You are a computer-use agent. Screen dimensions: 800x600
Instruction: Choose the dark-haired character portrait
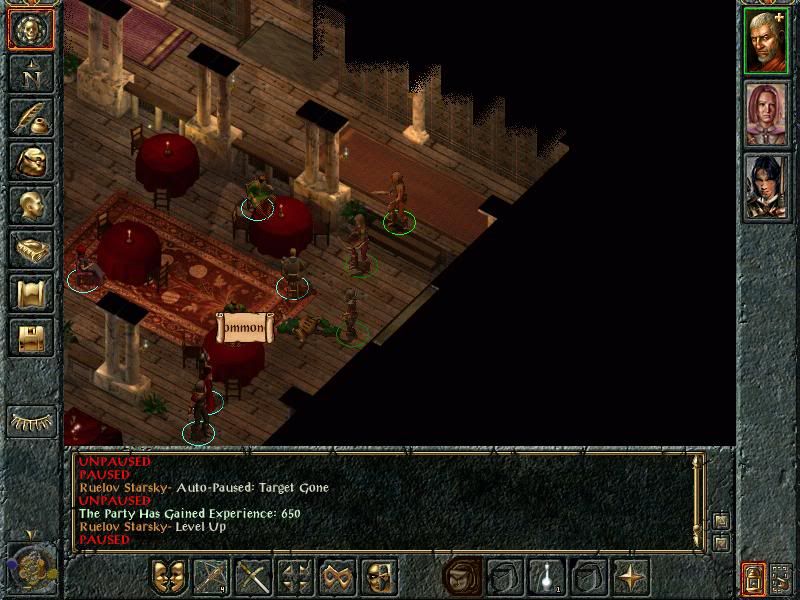pyautogui.click(x=767, y=187)
